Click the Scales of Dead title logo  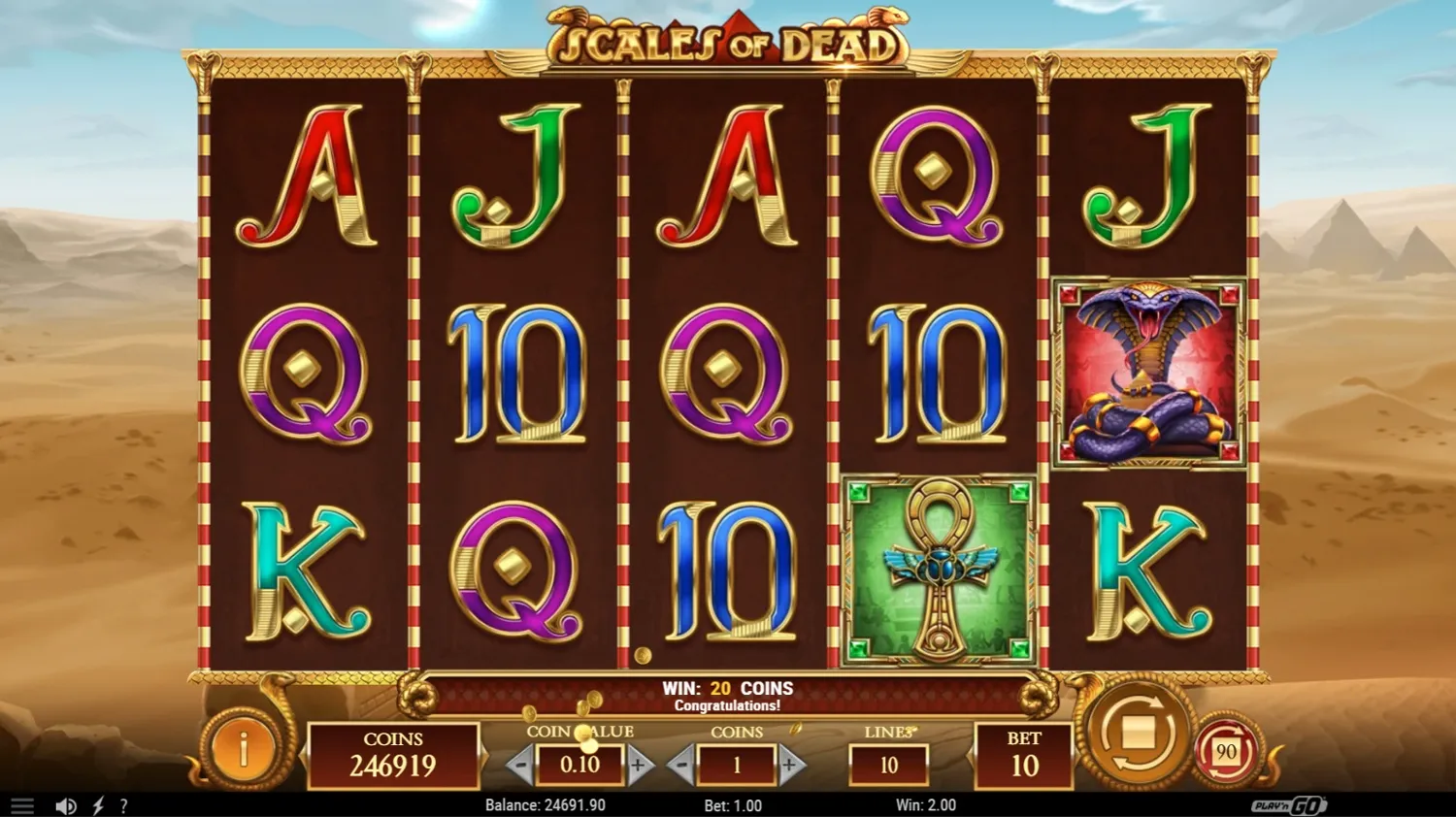click(728, 41)
